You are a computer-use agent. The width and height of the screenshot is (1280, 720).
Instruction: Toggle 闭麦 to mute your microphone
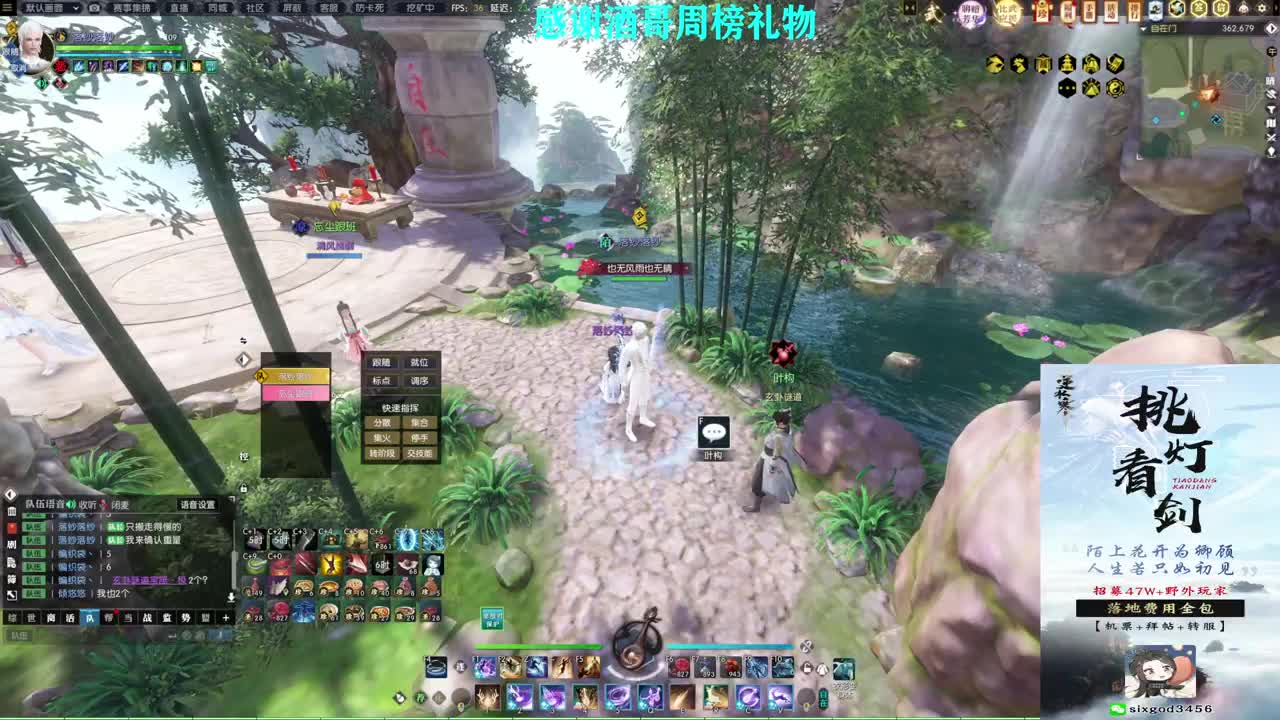(x=121, y=505)
